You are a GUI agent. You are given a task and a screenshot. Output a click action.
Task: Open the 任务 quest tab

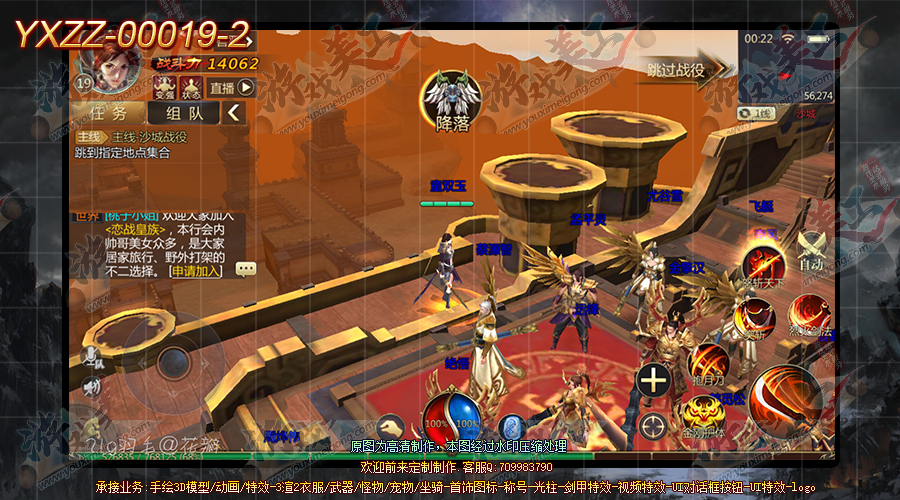coord(108,113)
